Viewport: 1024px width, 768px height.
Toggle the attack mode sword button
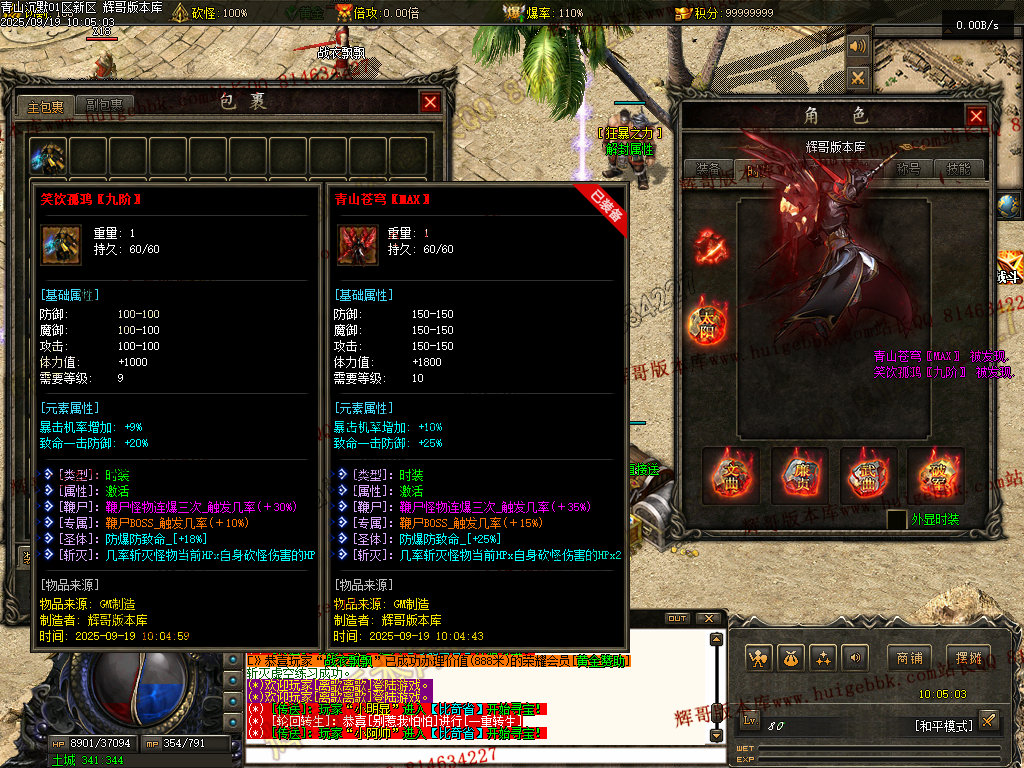[x=988, y=720]
